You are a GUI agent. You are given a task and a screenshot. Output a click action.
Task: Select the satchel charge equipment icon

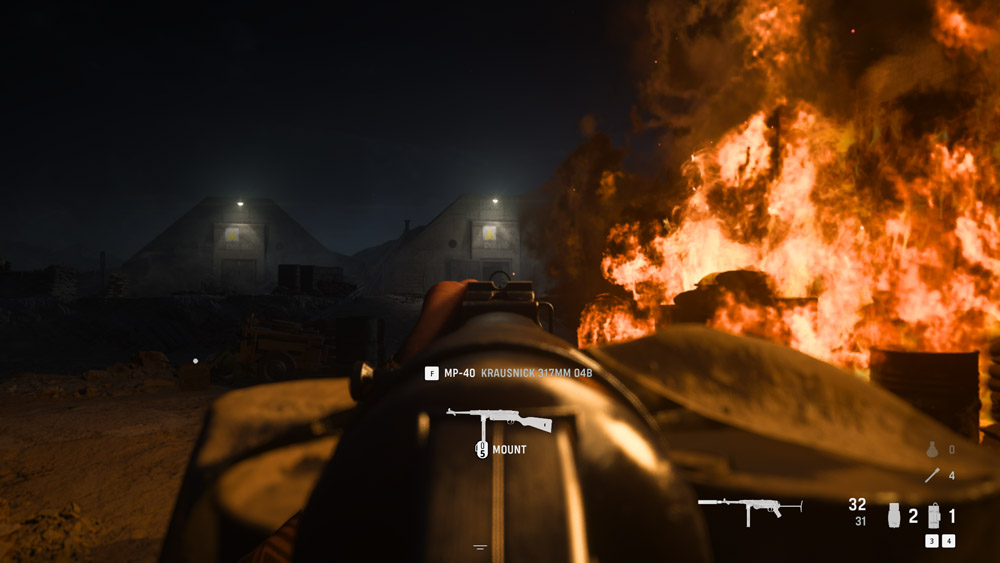tap(933, 516)
